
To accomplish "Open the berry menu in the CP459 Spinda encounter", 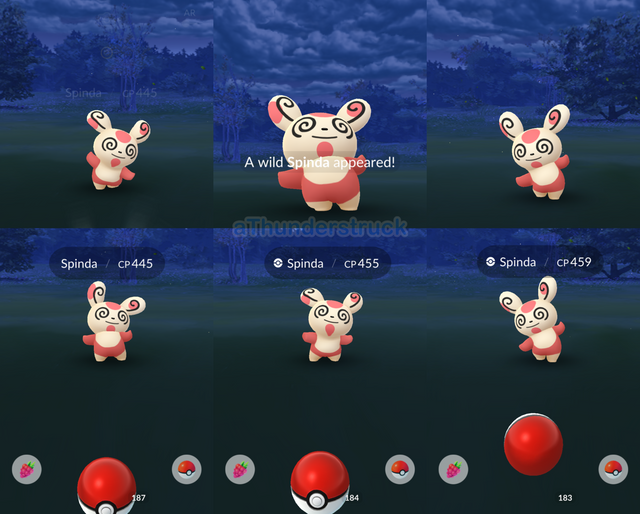I will coord(454,468).
